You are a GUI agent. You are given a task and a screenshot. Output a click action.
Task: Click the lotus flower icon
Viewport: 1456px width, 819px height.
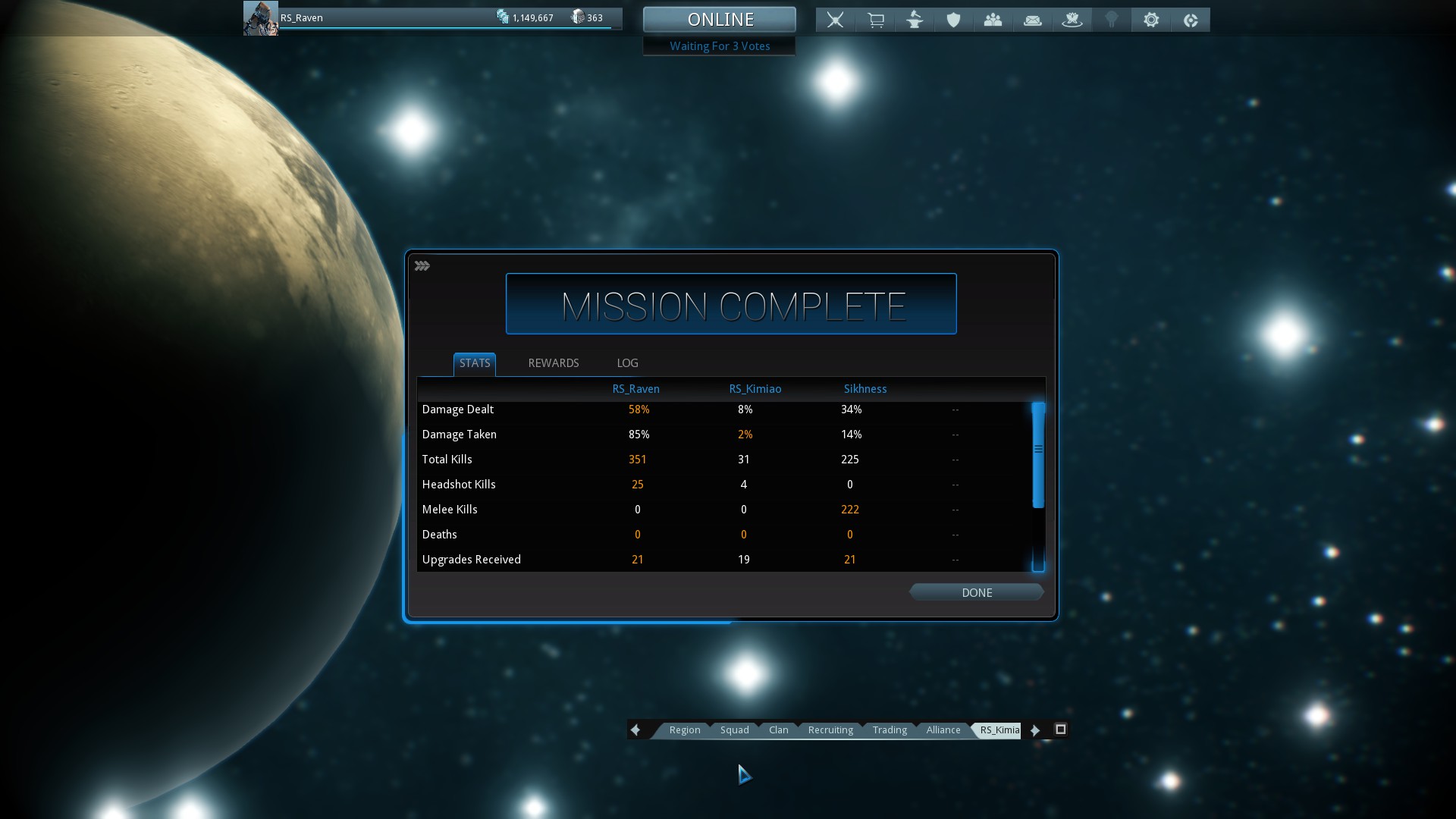click(1072, 20)
